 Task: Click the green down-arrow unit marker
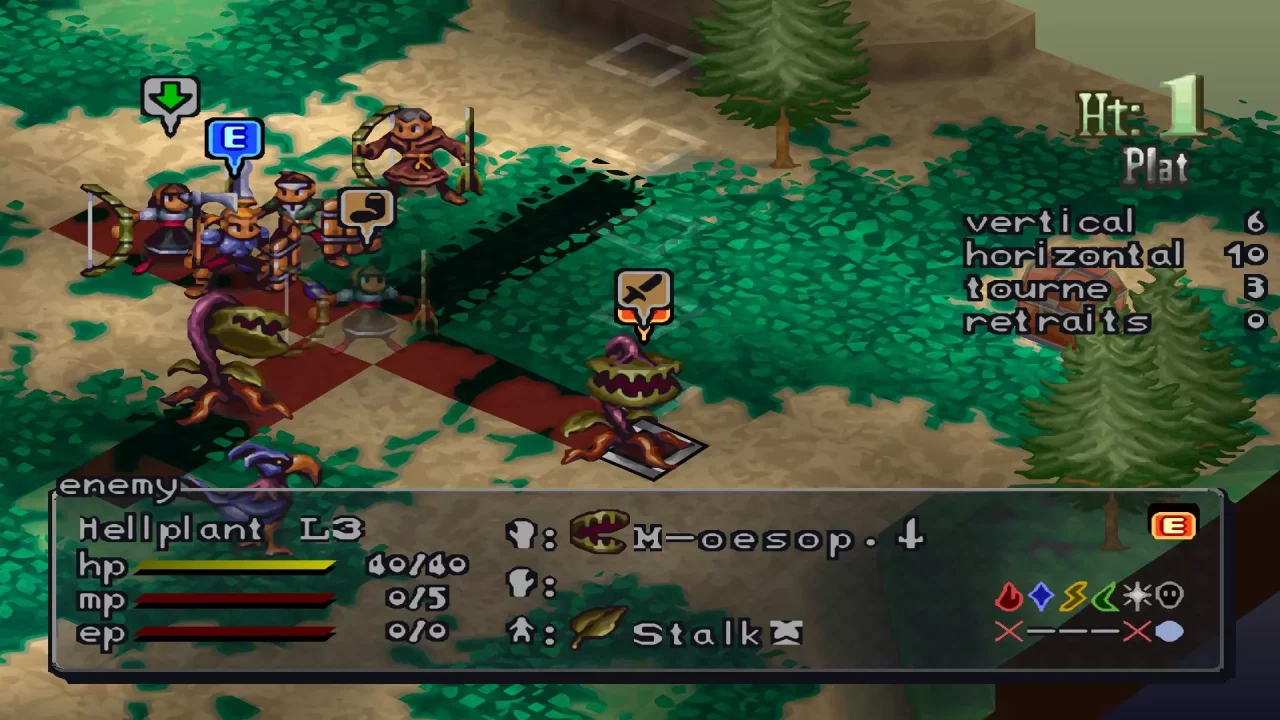171,100
